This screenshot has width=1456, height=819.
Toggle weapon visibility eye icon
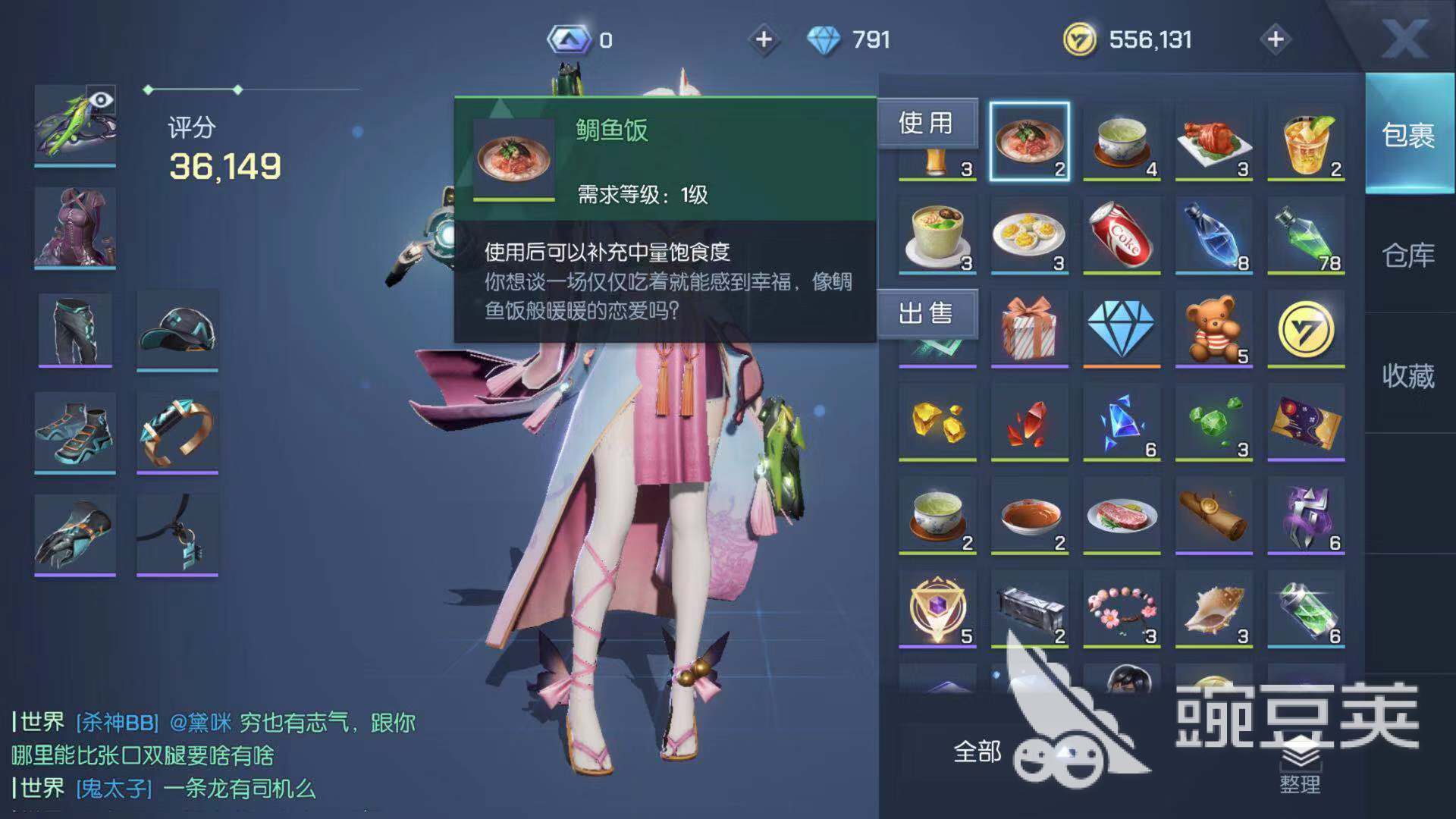tap(101, 100)
